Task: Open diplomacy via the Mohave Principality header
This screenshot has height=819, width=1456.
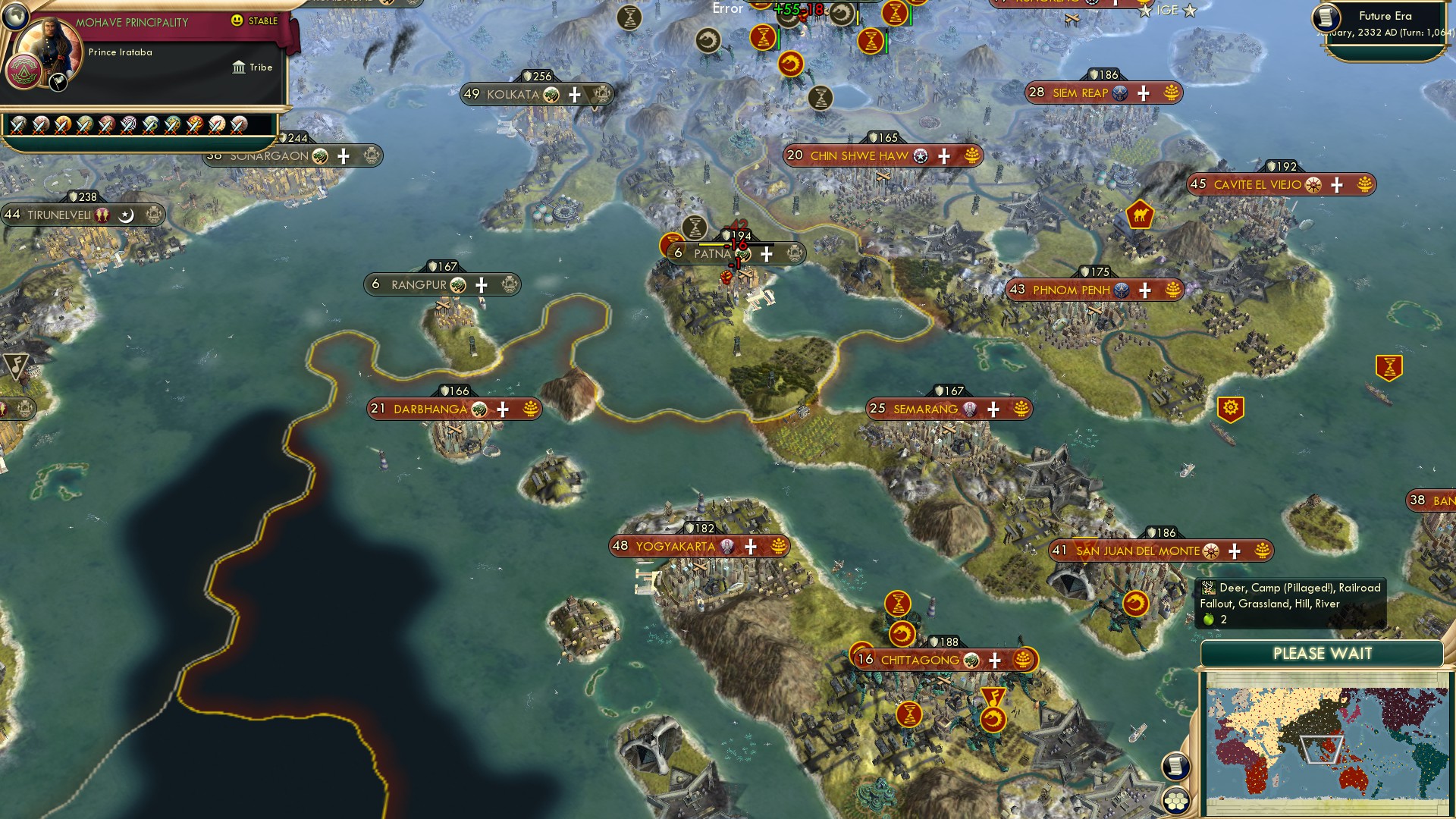Action: click(136, 22)
